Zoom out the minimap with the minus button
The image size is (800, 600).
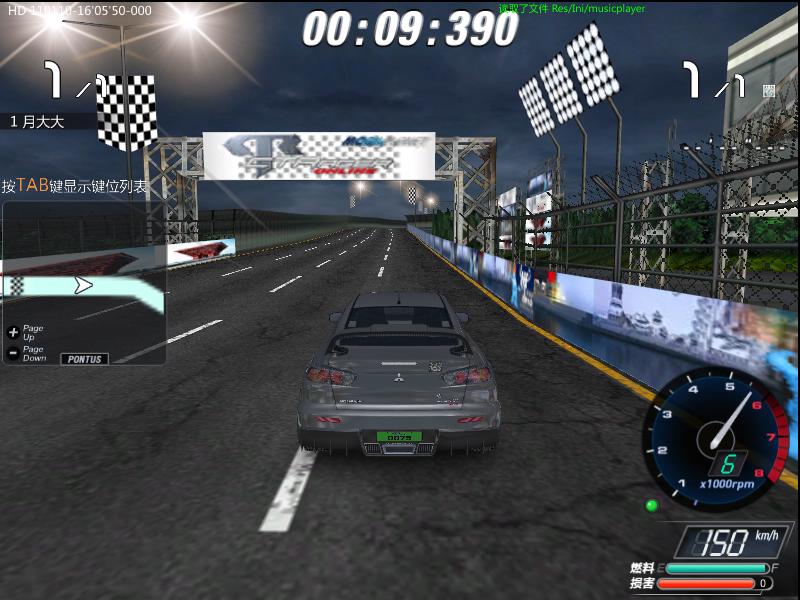(x=13, y=352)
